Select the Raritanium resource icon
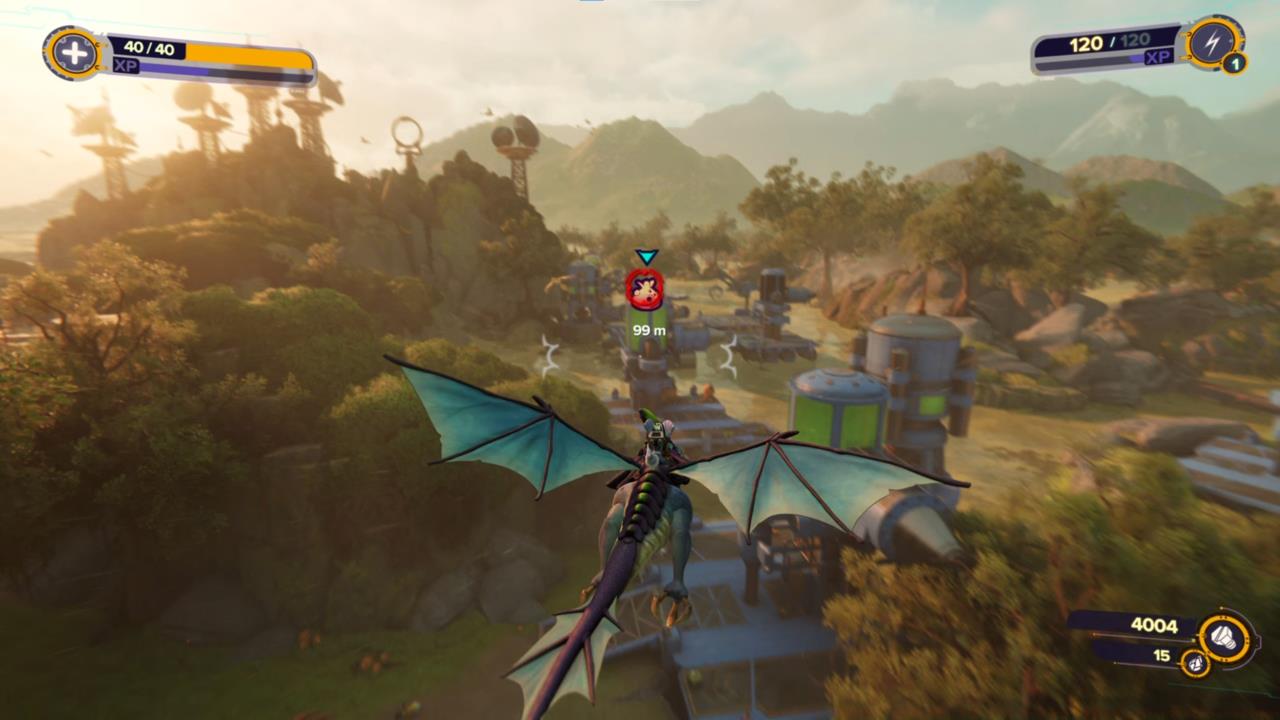 (1193, 662)
